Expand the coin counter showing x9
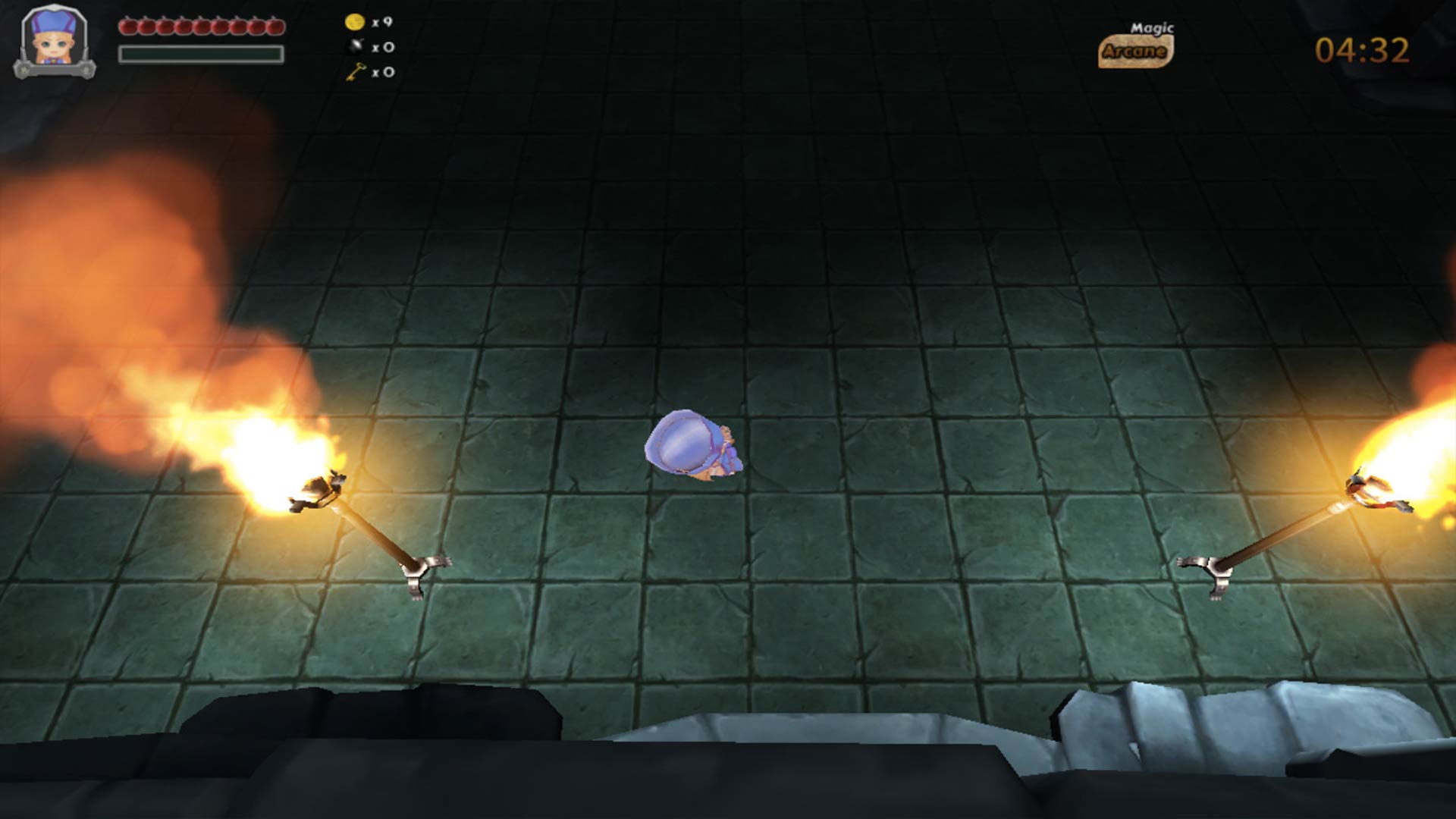 pos(383,24)
